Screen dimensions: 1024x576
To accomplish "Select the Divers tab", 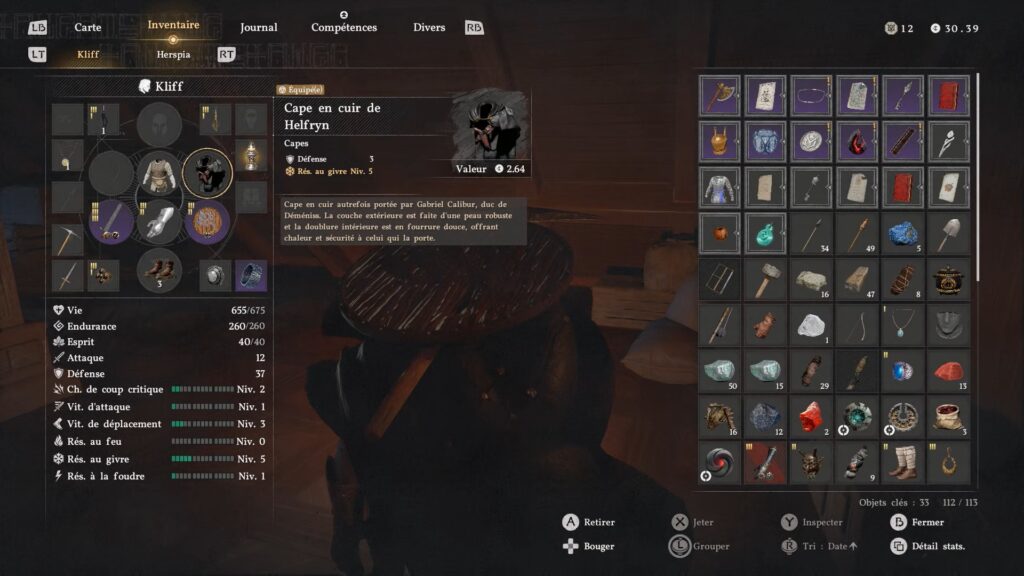I will click(429, 27).
